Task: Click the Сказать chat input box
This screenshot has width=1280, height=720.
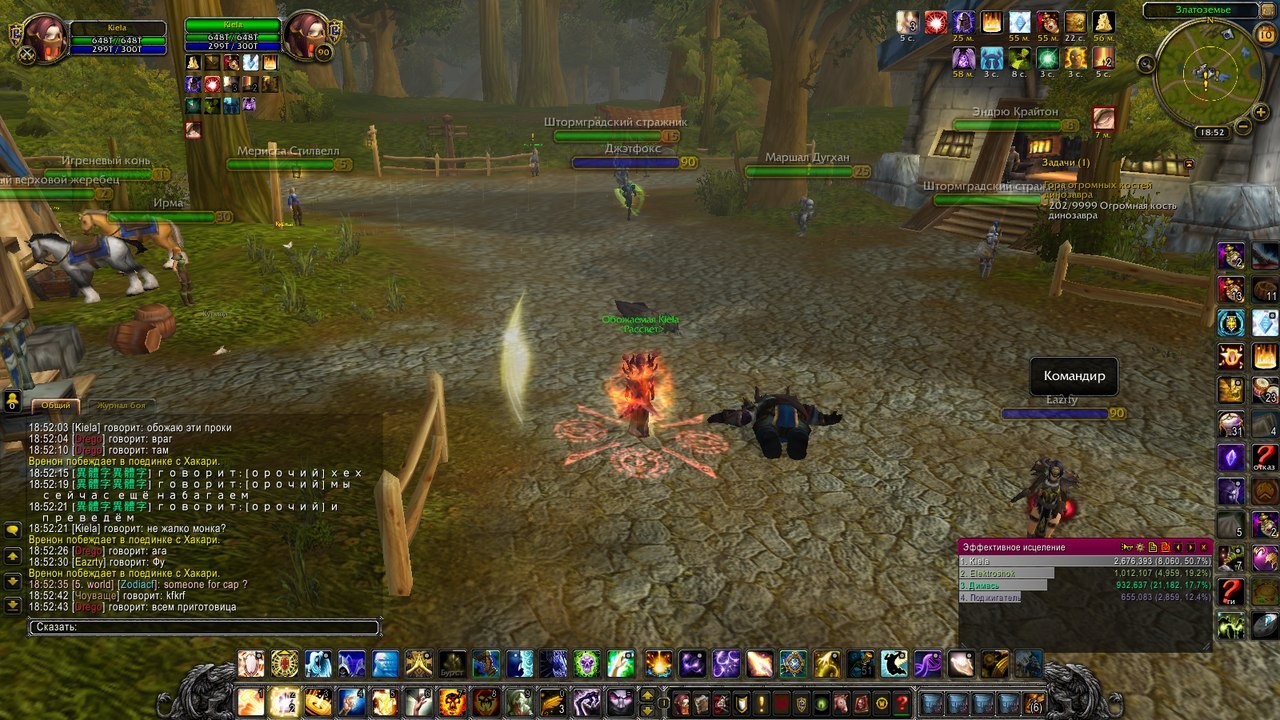Action: click(204, 627)
